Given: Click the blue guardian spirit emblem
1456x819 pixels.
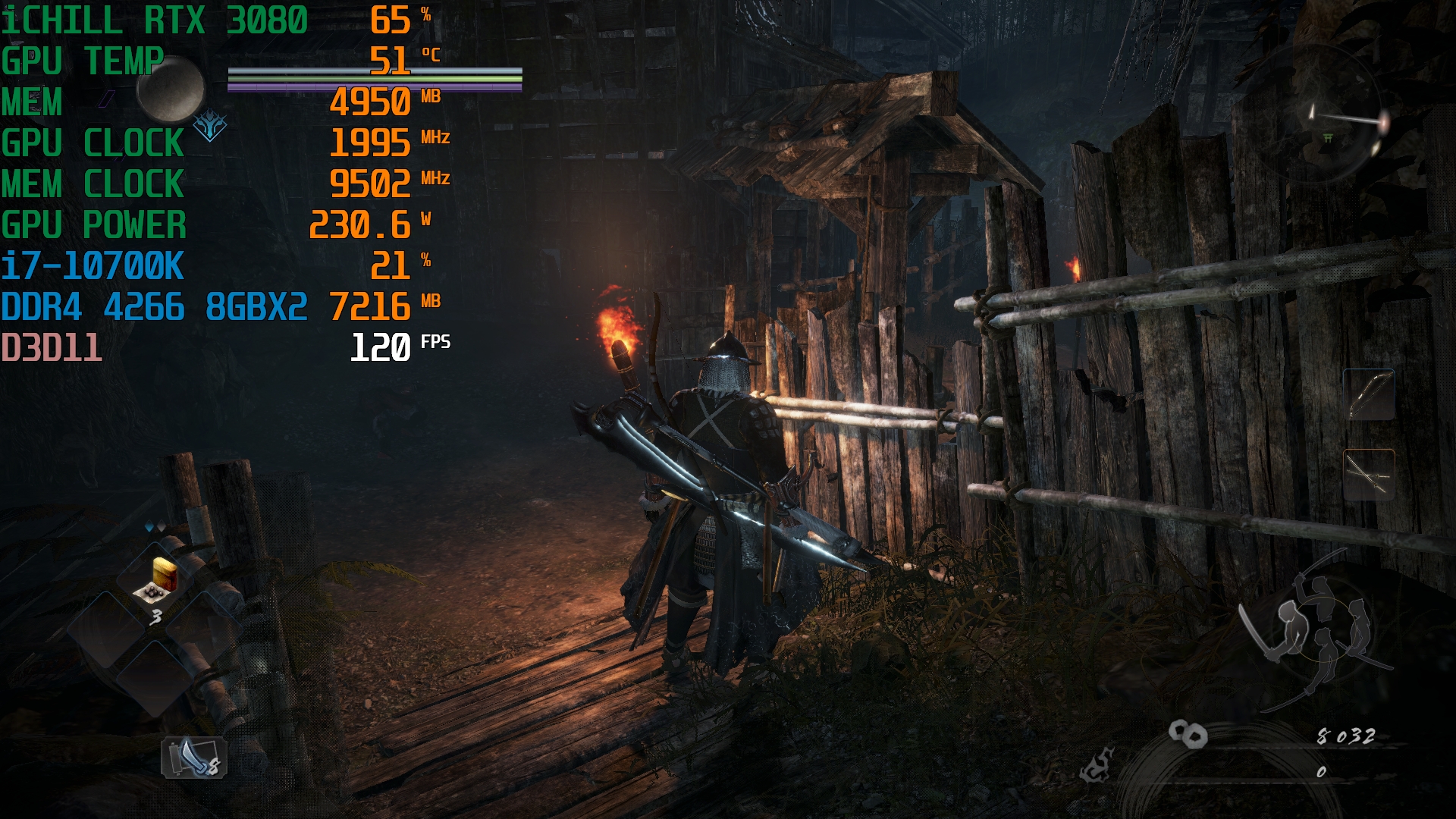Looking at the screenshot, I should click(209, 125).
